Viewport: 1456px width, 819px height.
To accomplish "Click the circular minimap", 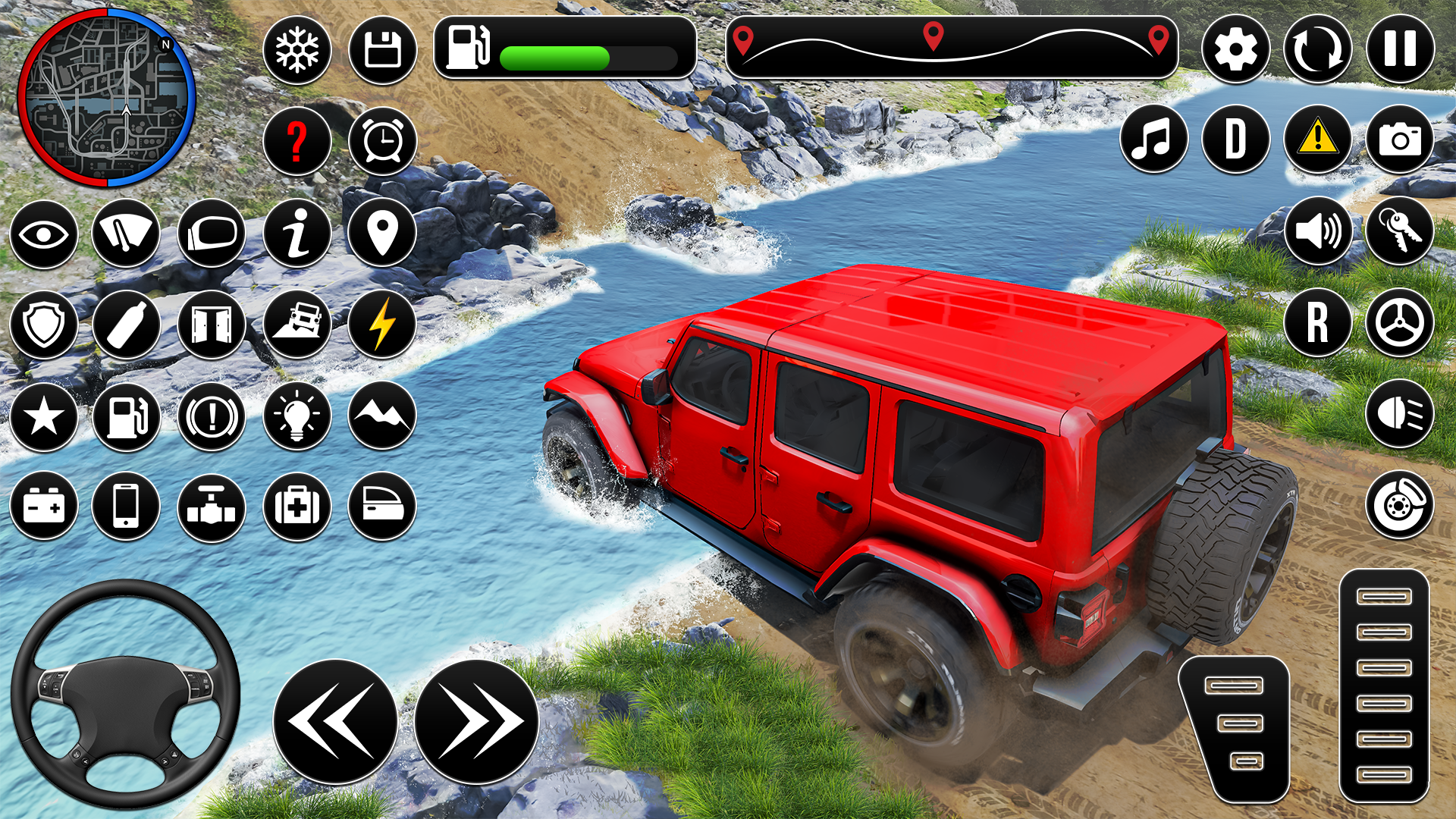I will coord(107,98).
